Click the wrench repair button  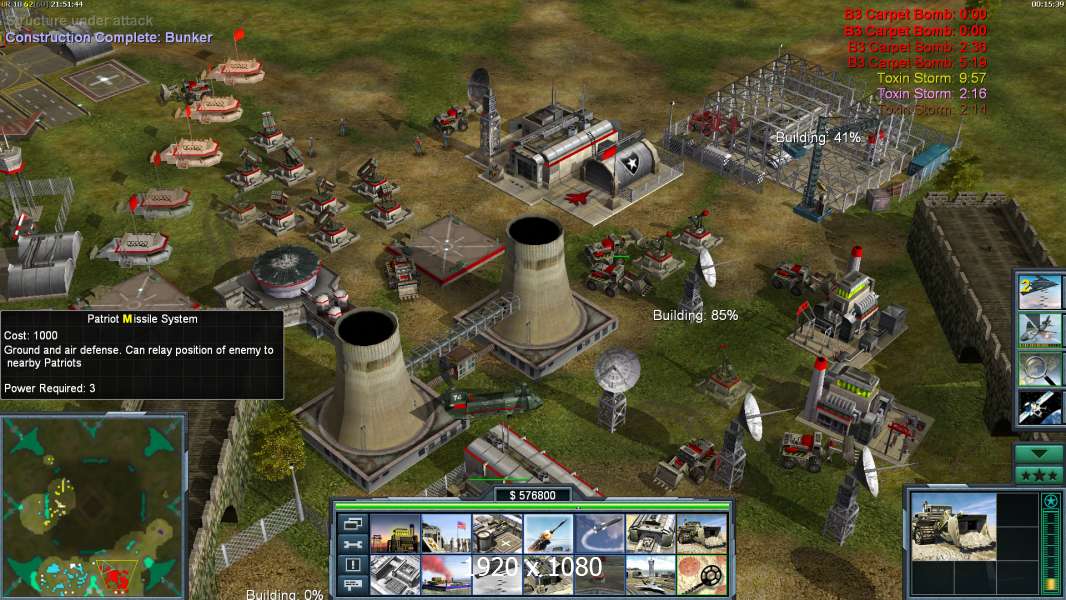pos(352,544)
